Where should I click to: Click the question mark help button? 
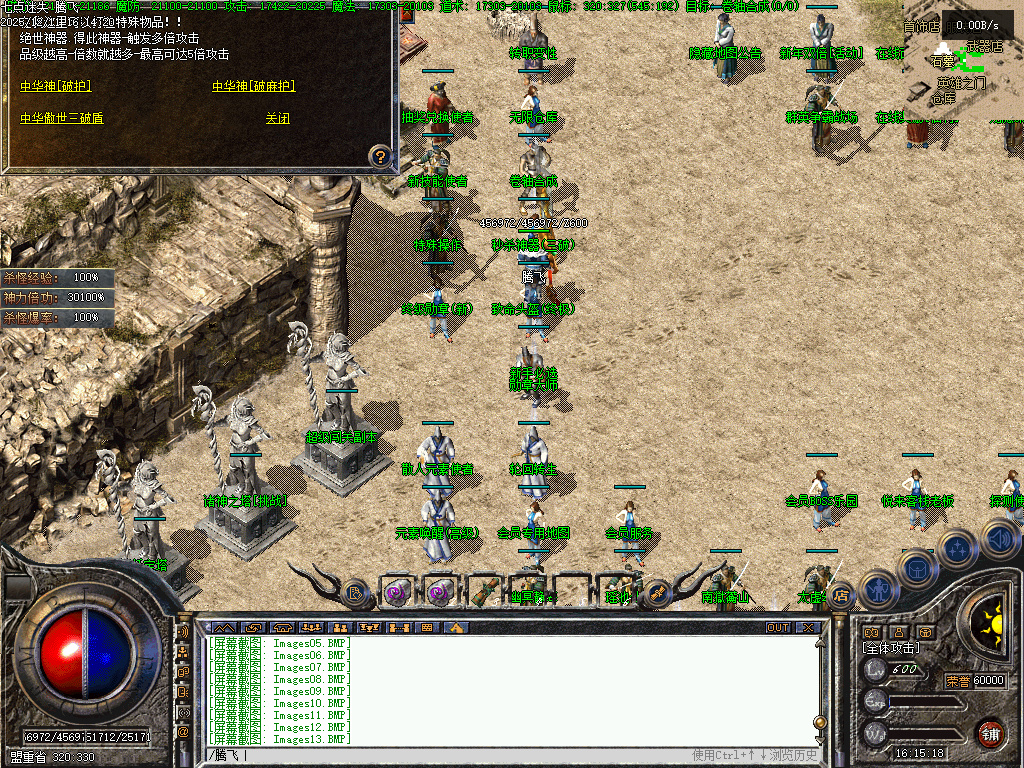point(379,156)
